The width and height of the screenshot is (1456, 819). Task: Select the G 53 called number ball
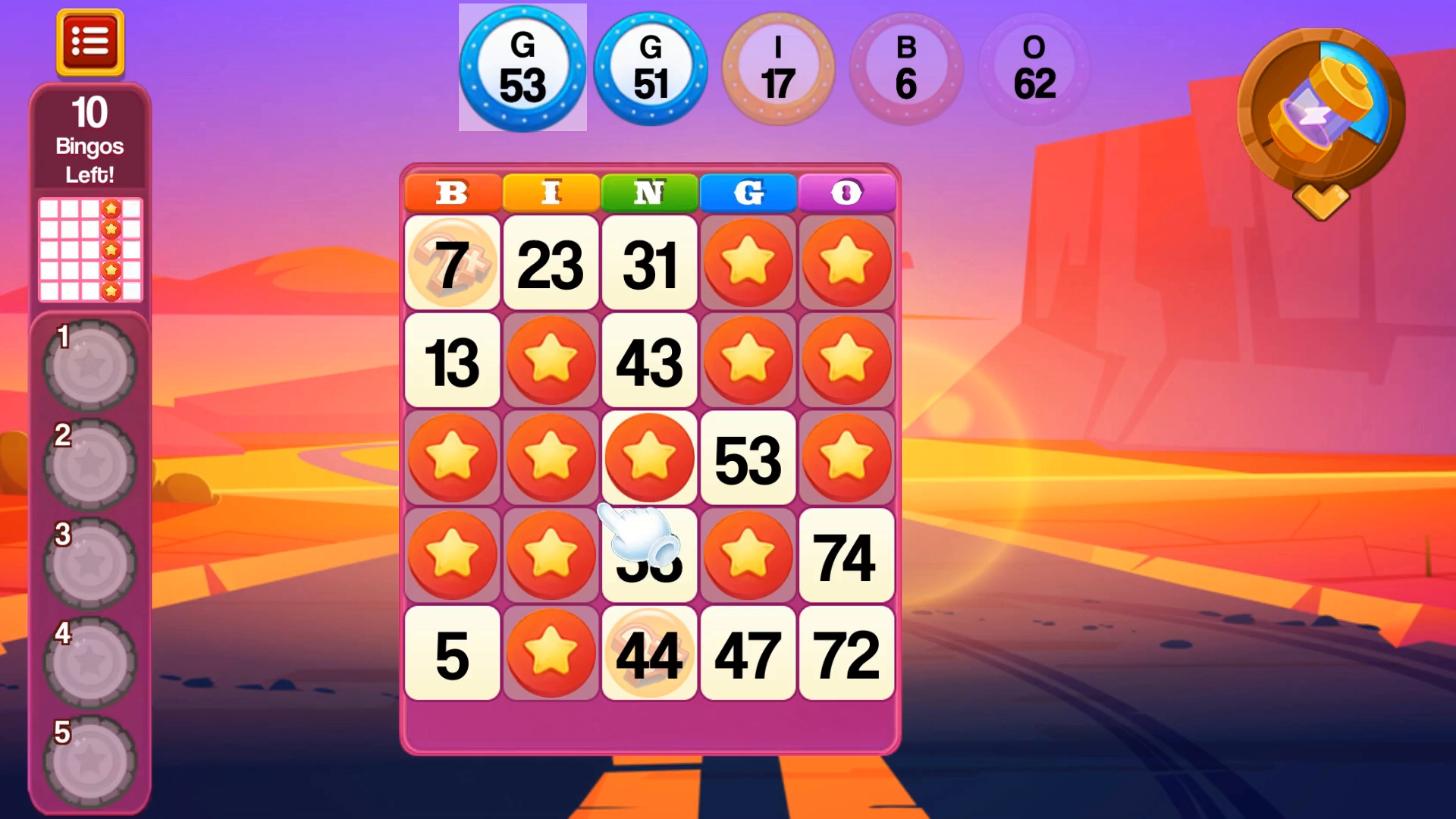click(x=523, y=68)
